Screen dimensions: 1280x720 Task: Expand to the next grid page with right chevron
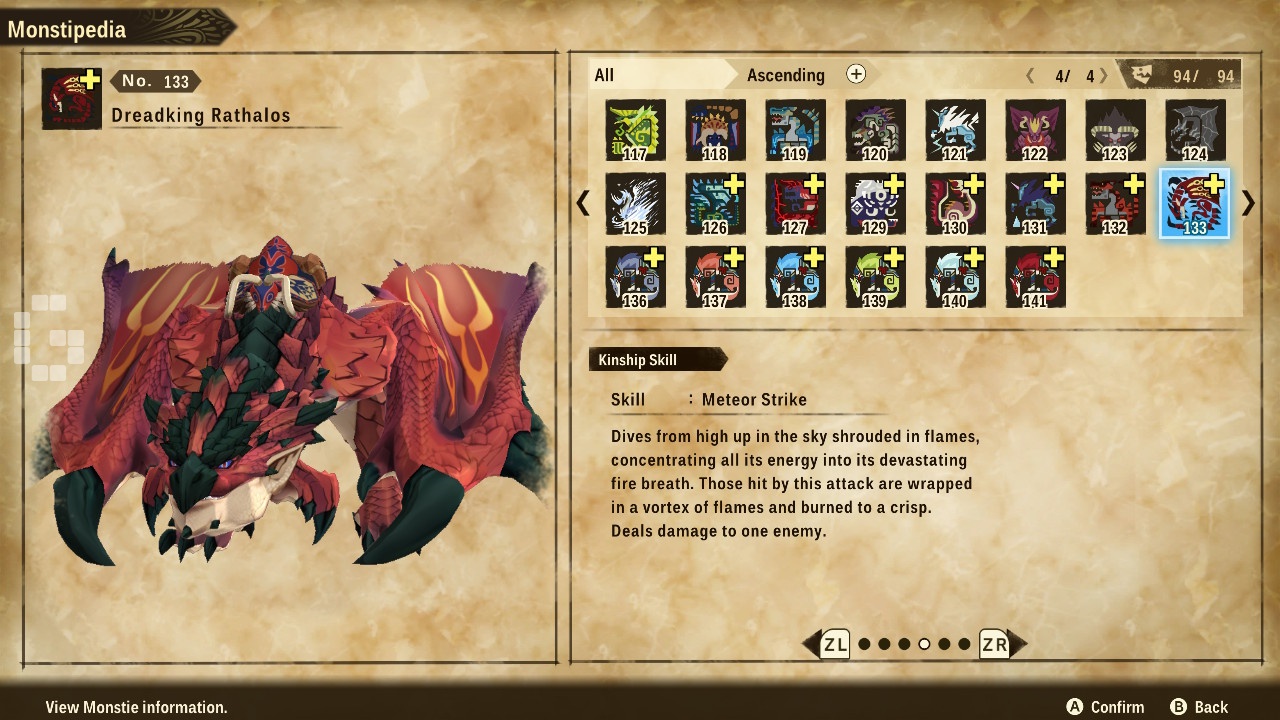[x=1247, y=203]
